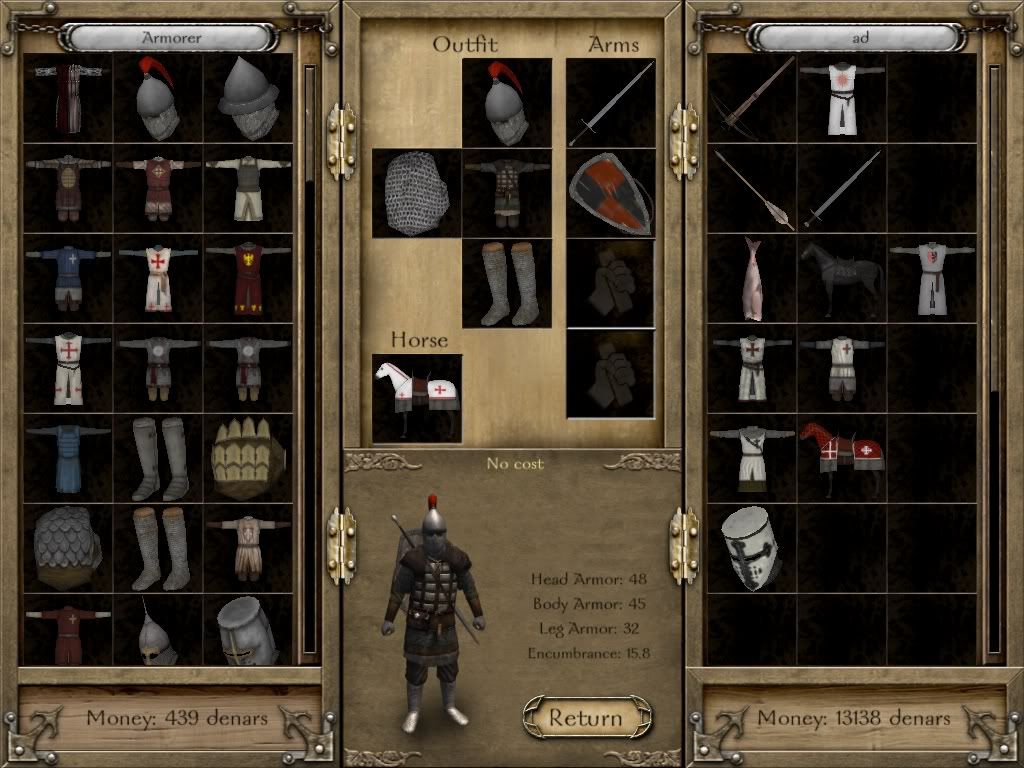1024x768 pixels.
Task: Select the spear in player inventory
Action: point(752,188)
